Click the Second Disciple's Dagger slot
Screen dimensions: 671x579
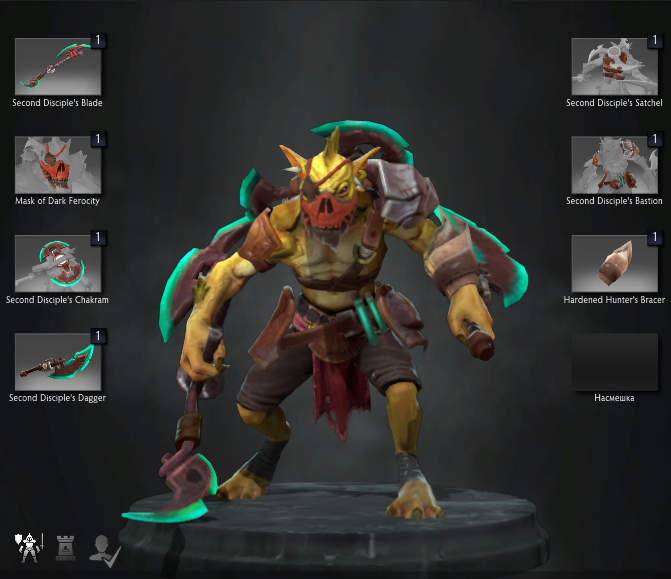click(x=58, y=361)
